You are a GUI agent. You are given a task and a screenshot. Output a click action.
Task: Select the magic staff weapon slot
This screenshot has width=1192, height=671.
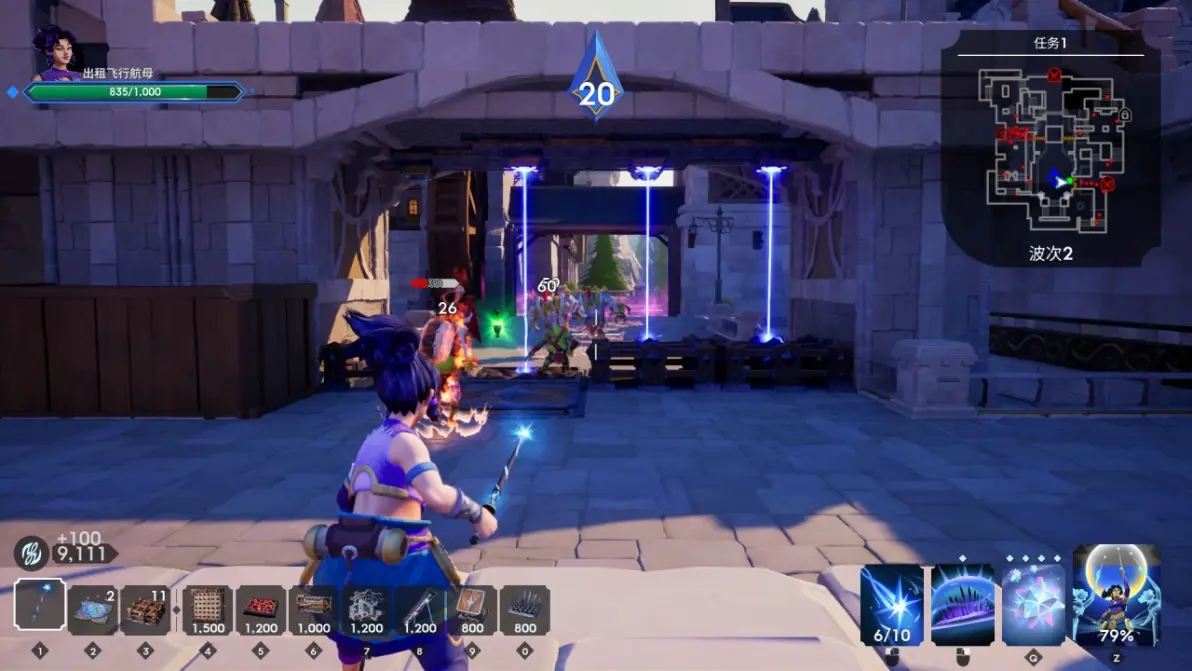[x=40, y=606]
